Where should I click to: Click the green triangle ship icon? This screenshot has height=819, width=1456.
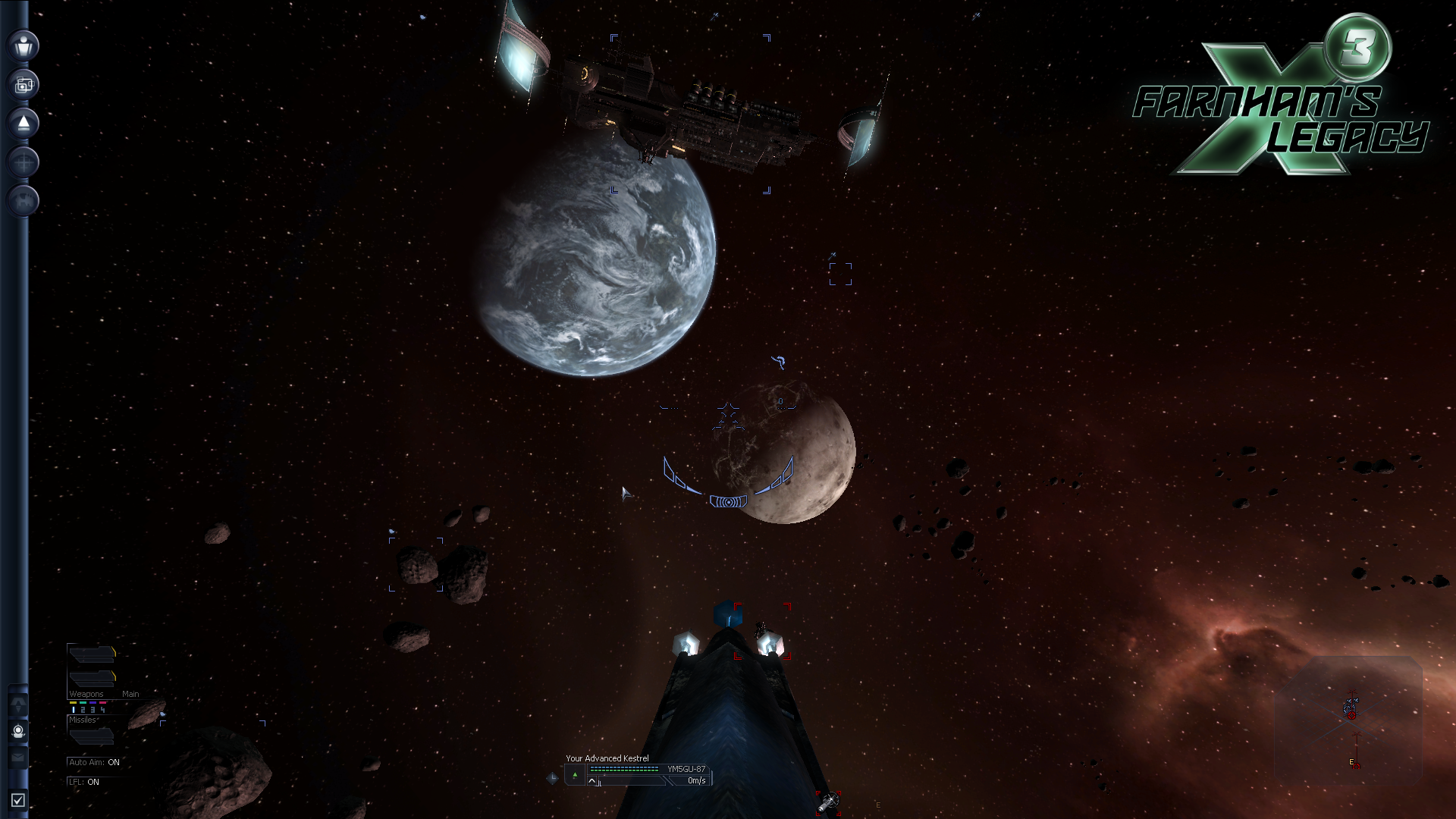pos(575,774)
